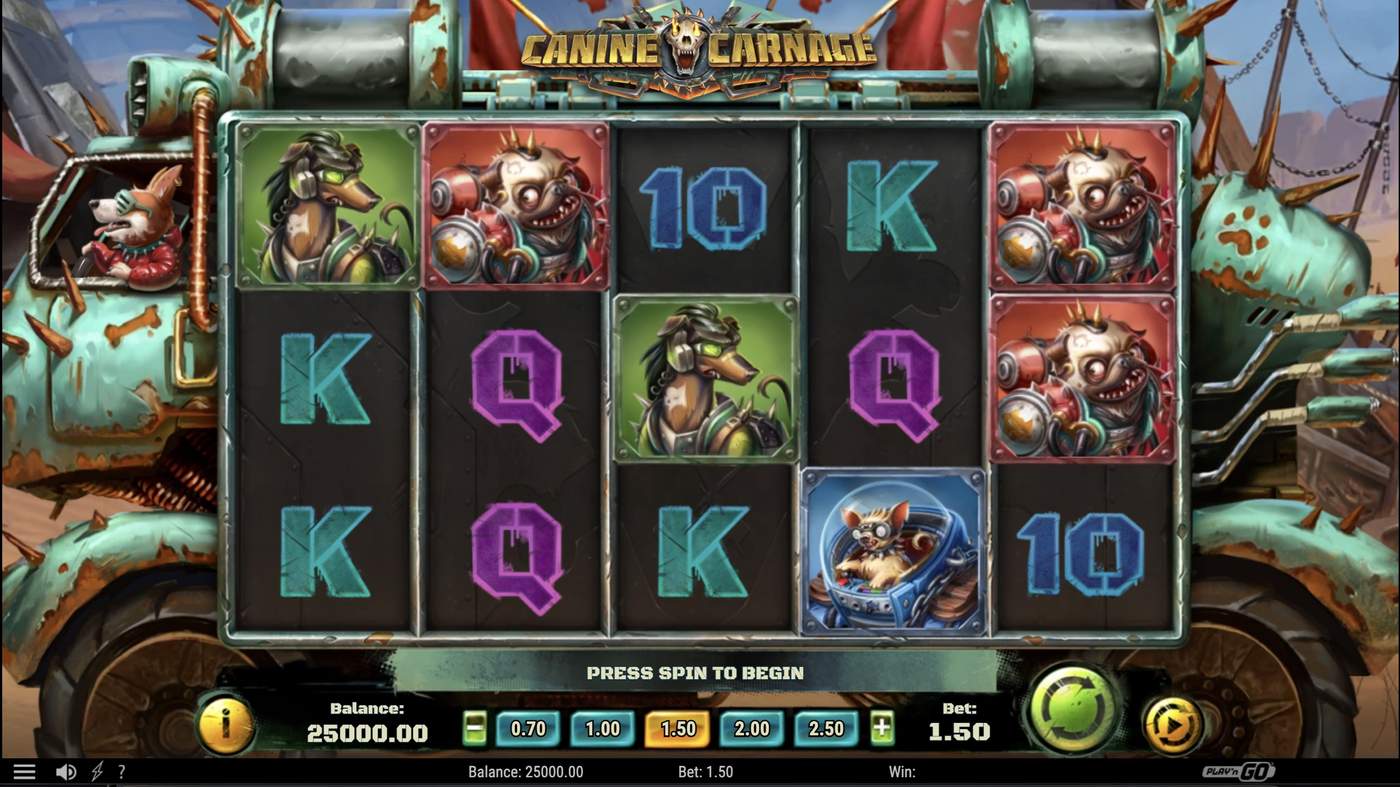Switch to the 2.00 bet value
Image resolution: width=1400 pixels, height=787 pixels.
[750, 729]
